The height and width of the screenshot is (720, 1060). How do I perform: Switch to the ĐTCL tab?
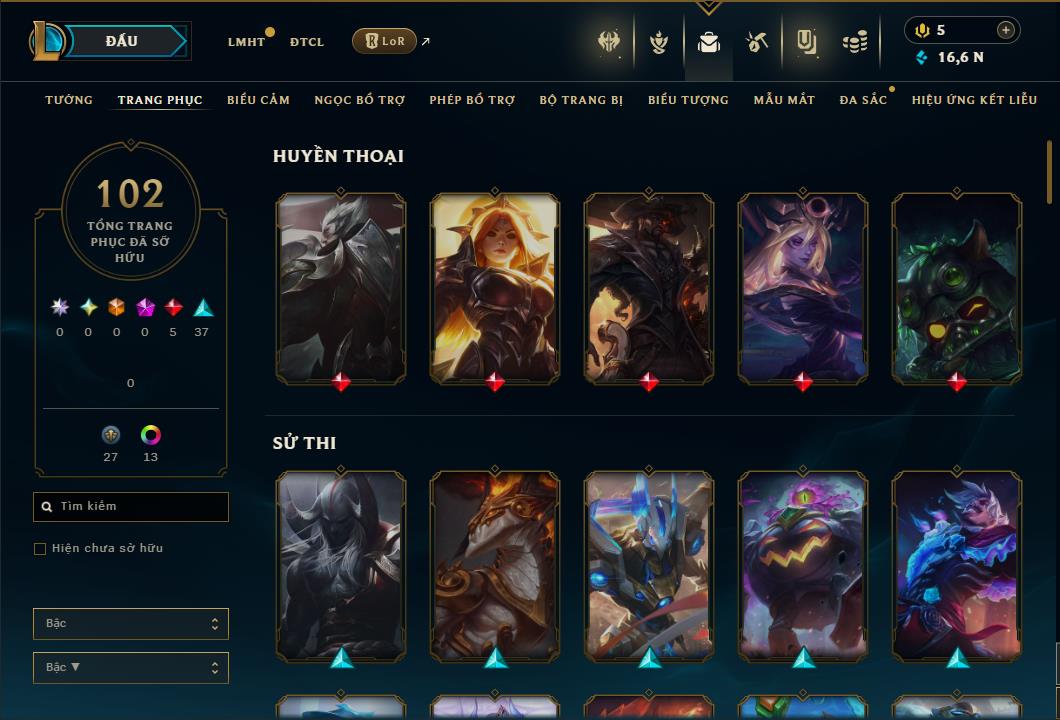point(307,42)
